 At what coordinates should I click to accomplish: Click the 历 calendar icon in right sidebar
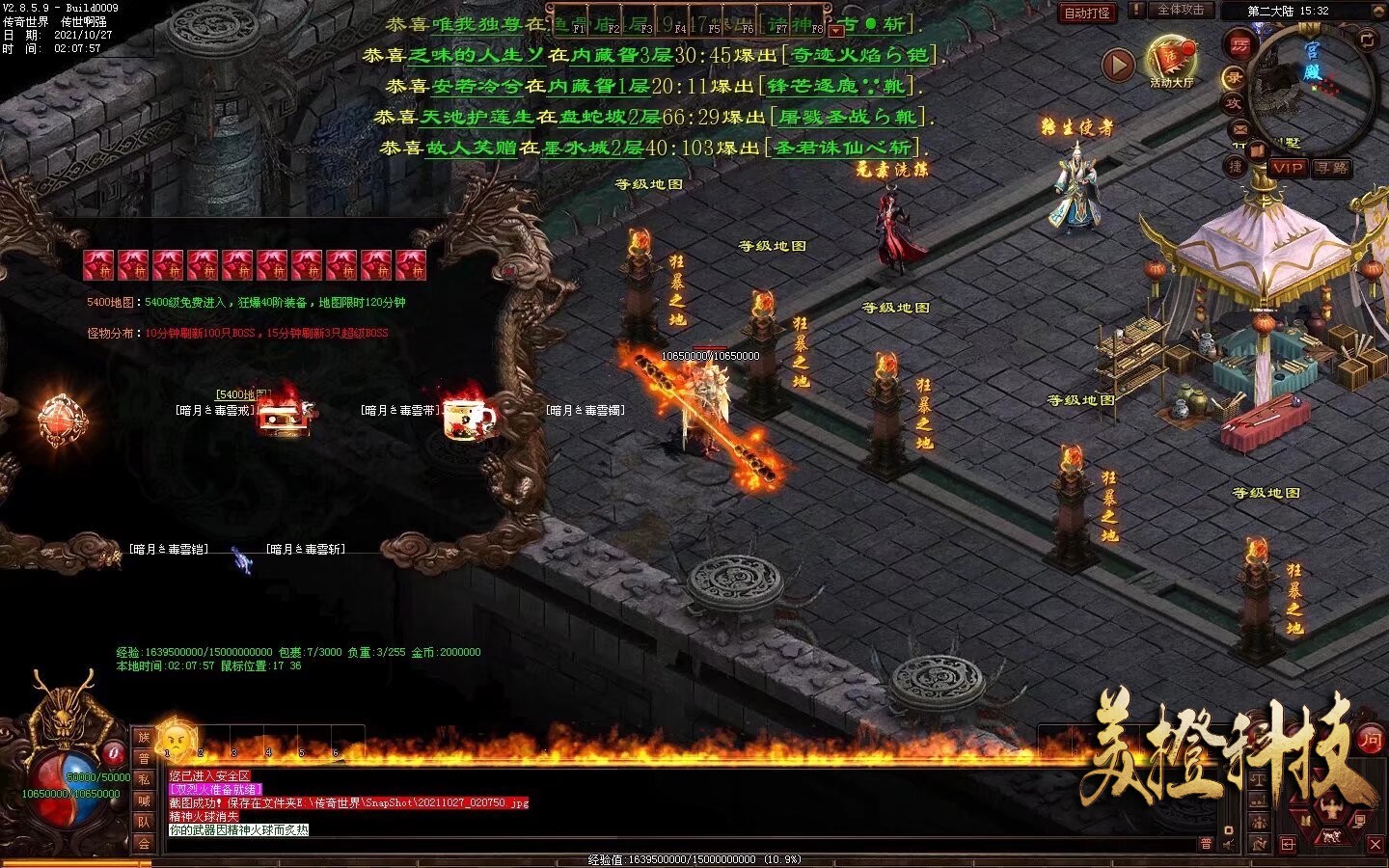1240,45
